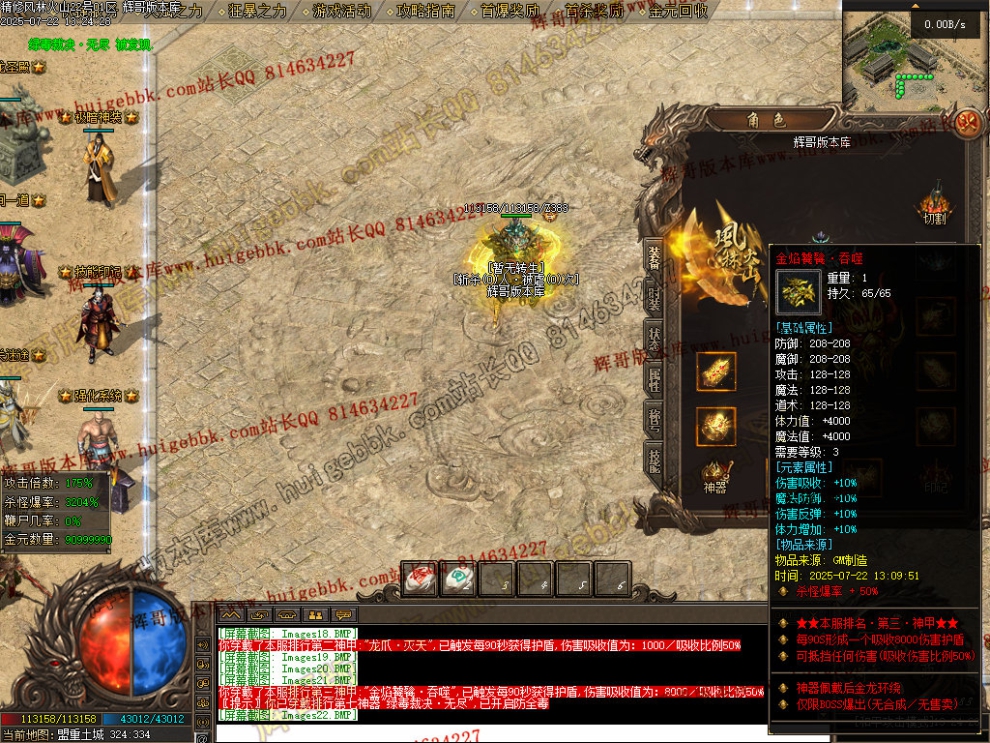Use the red-and-white item in hotbar slot 1
The height and width of the screenshot is (743, 990).
(x=419, y=578)
